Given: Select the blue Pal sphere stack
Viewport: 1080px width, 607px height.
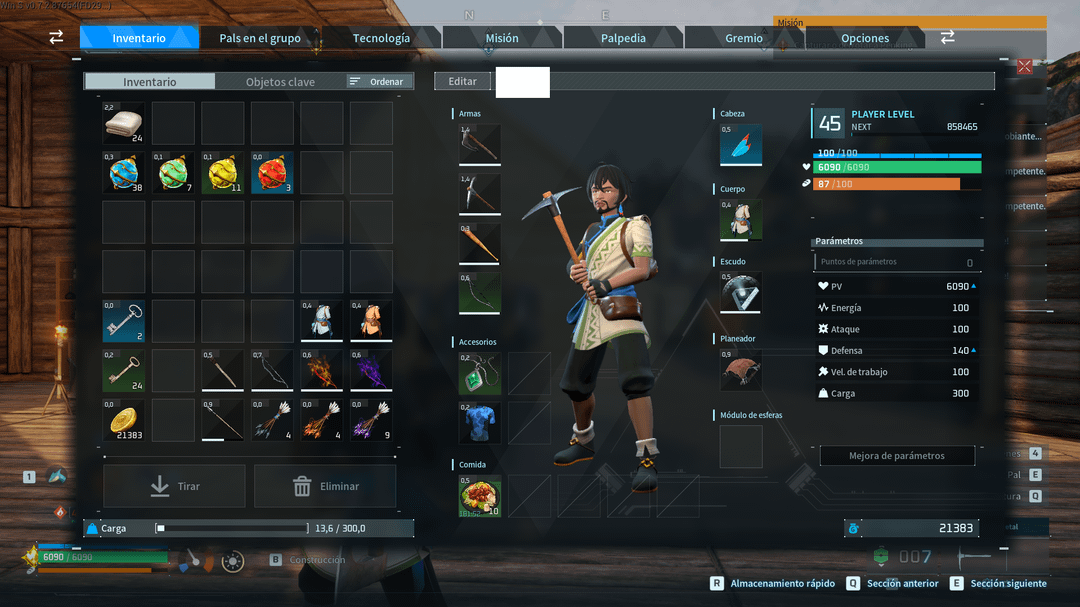Looking at the screenshot, I should (x=123, y=173).
